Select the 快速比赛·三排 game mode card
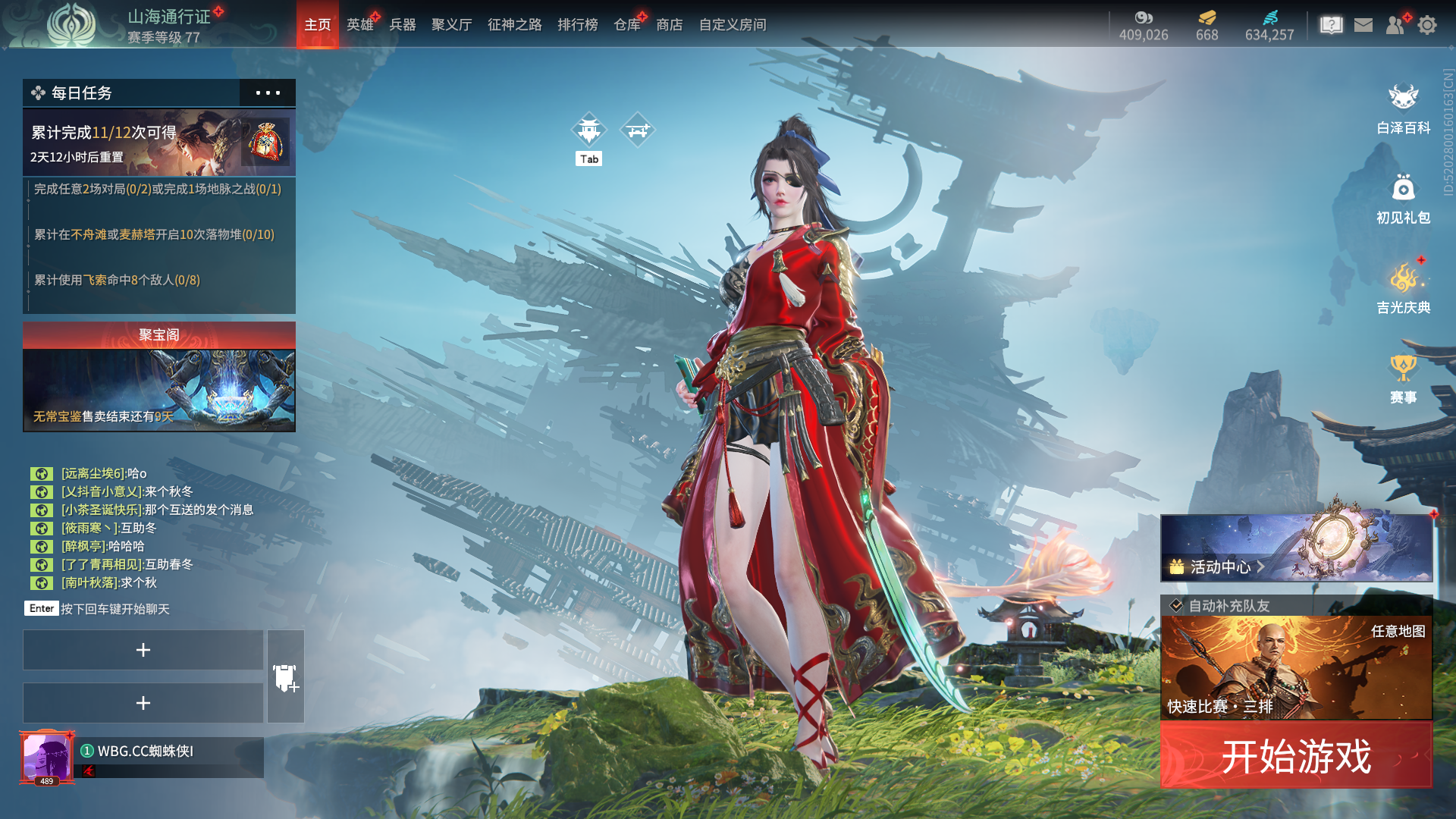The height and width of the screenshot is (819, 1456). tap(1296, 668)
